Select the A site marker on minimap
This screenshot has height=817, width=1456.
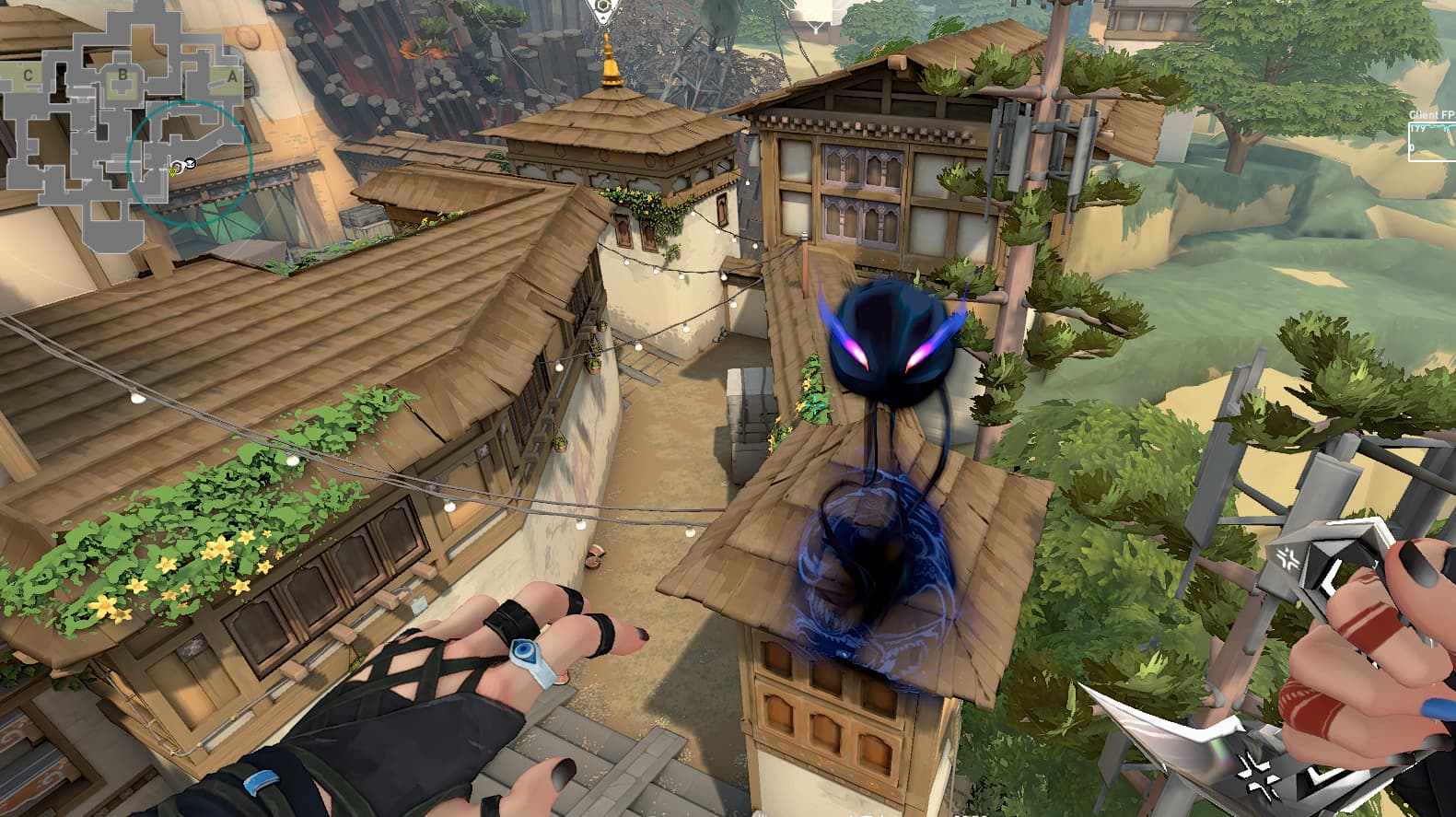tap(232, 77)
